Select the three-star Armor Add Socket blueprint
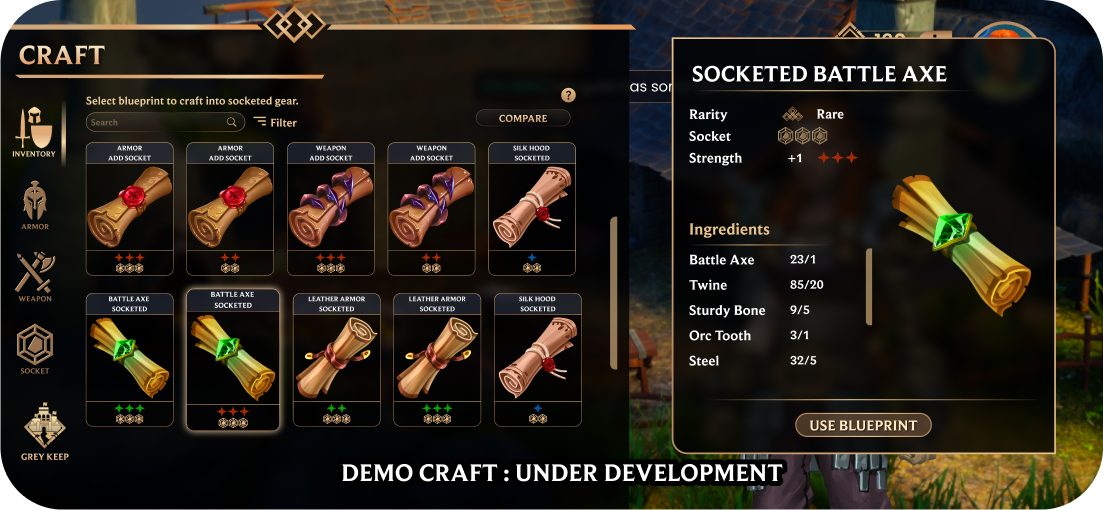This screenshot has height=510, width=1103. (129, 208)
